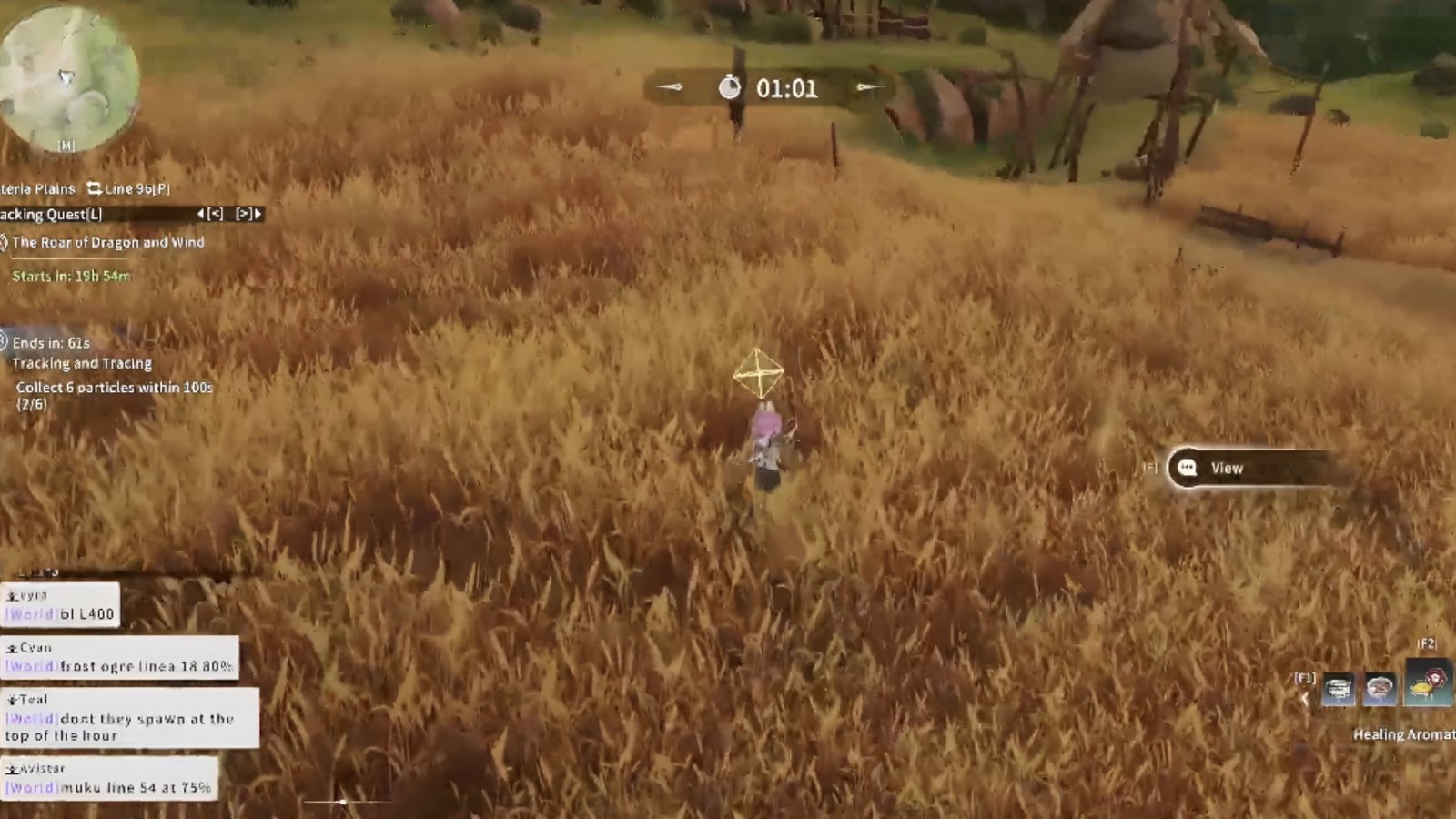This screenshot has height=819, width=1456.
Task: Select the soup bowl consumable in the item bar
Action: pos(1380,689)
